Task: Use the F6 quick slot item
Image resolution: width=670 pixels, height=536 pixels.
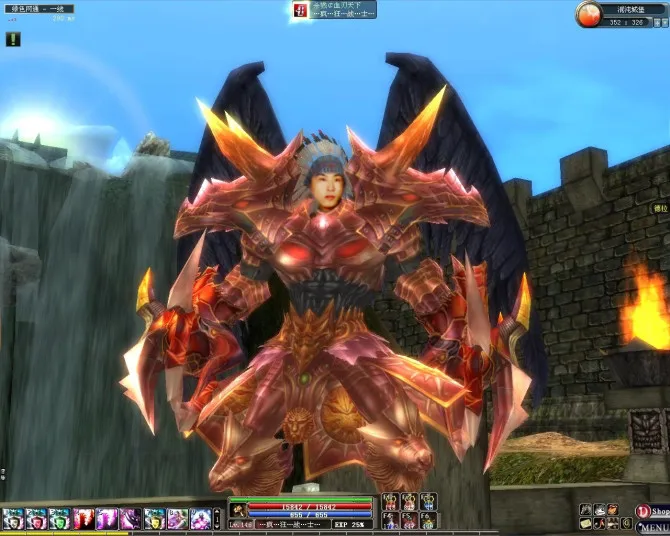Action: [428, 521]
